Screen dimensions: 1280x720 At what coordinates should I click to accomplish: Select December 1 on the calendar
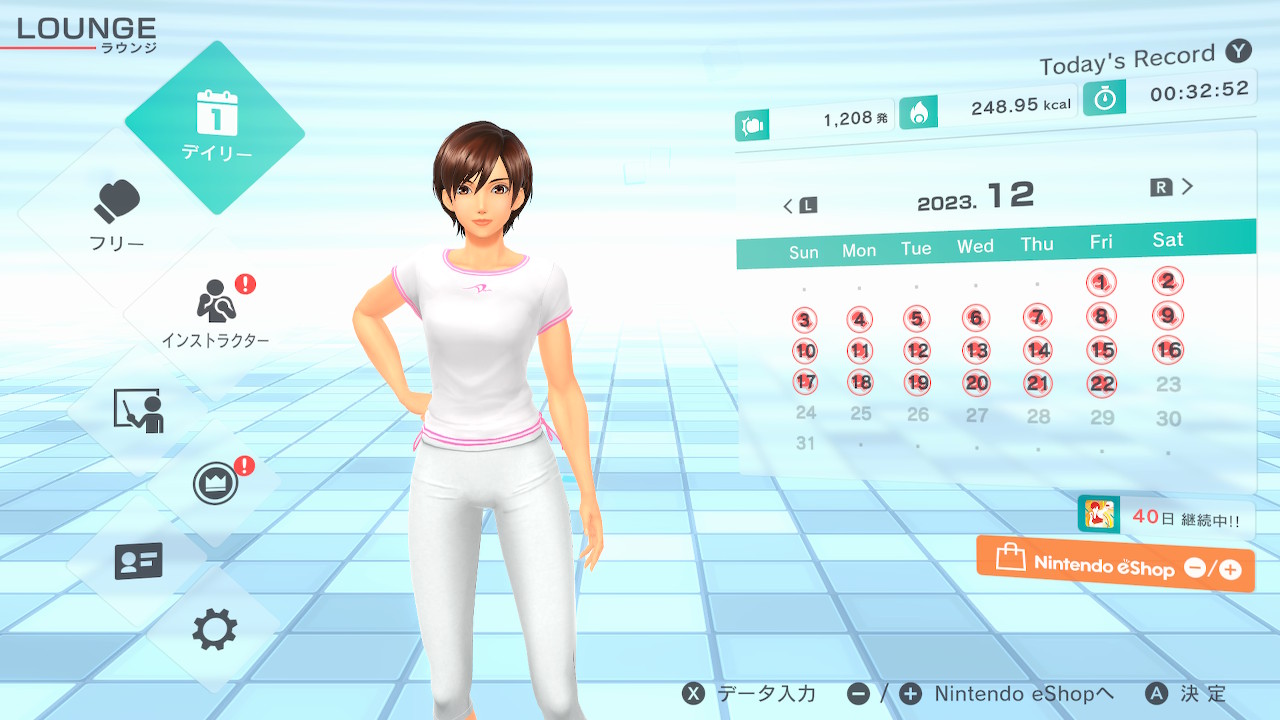pos(1101,282)
